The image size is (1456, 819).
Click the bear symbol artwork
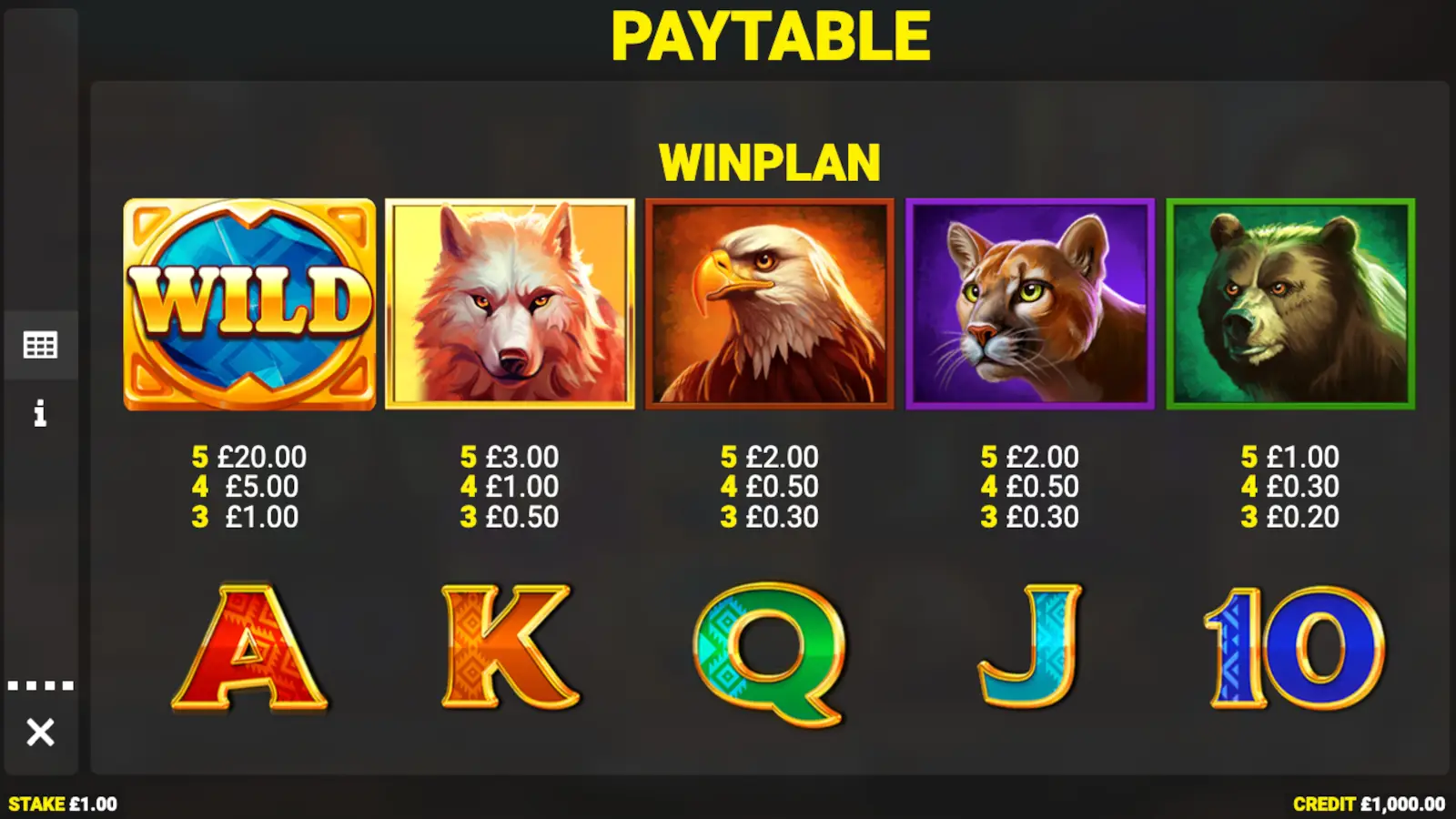point(1288,305)
